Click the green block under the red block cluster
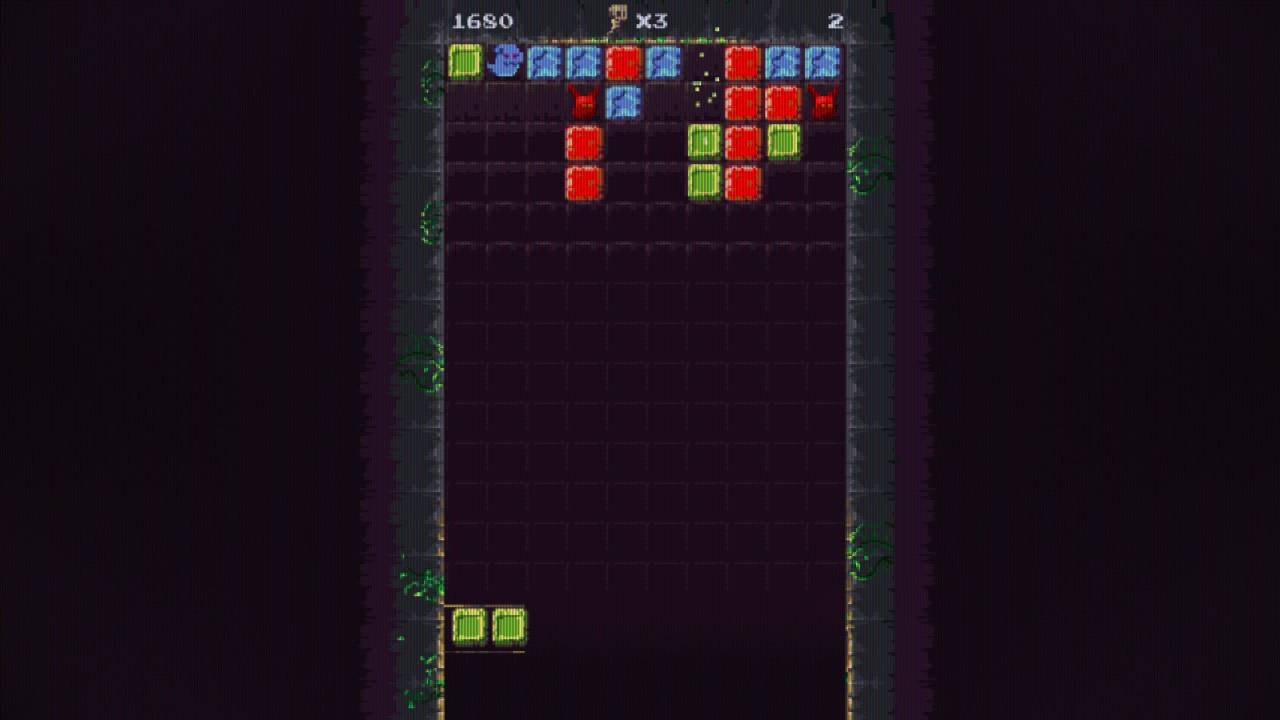Viewport: 1280px width, 720px height. coord(704,180)
